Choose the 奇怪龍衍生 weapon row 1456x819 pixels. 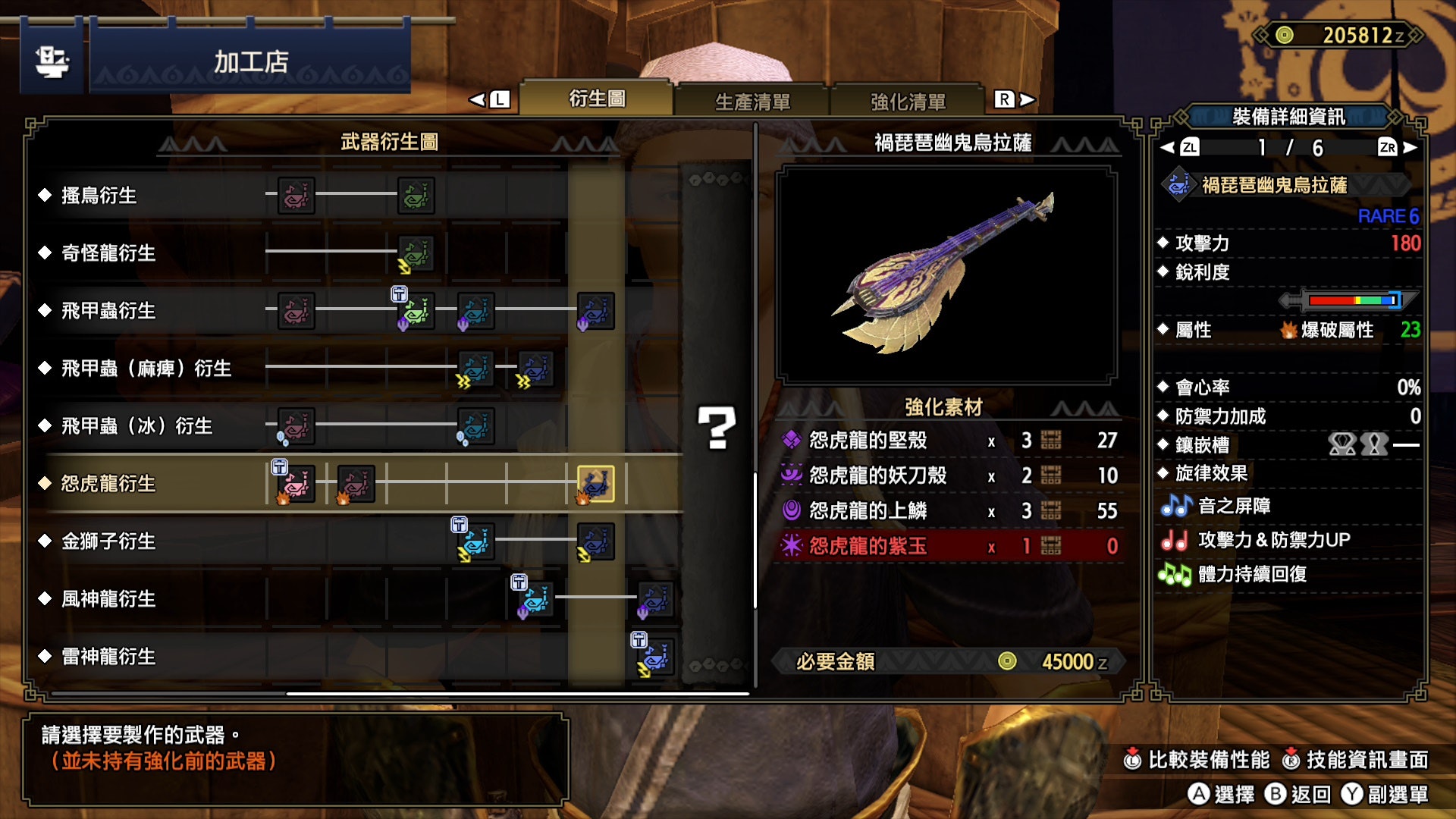(108, 253)
